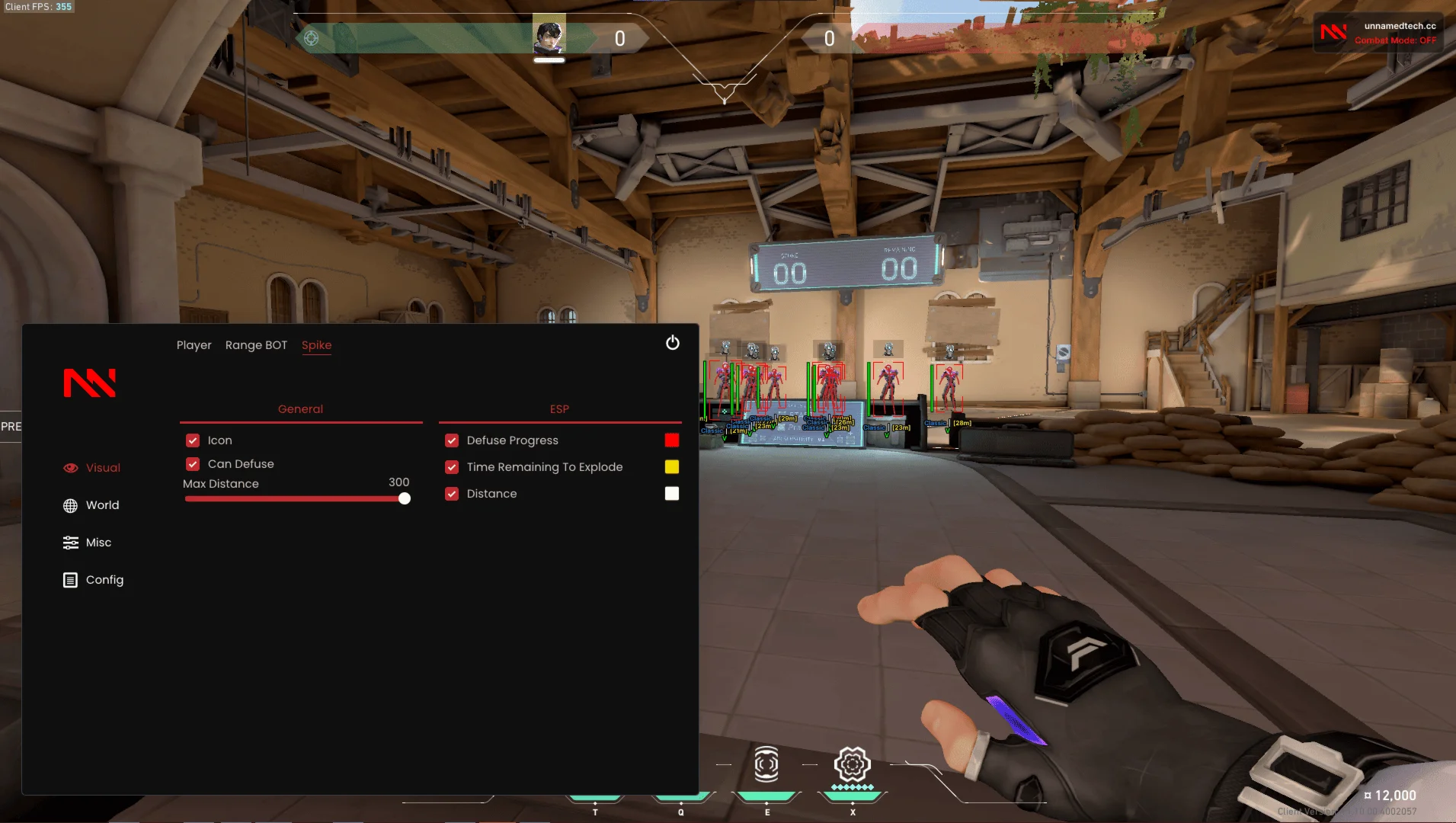Click the NN logo in the cheat panel
This screenshot has height=823, width=1456.
[x=90, y=383]
